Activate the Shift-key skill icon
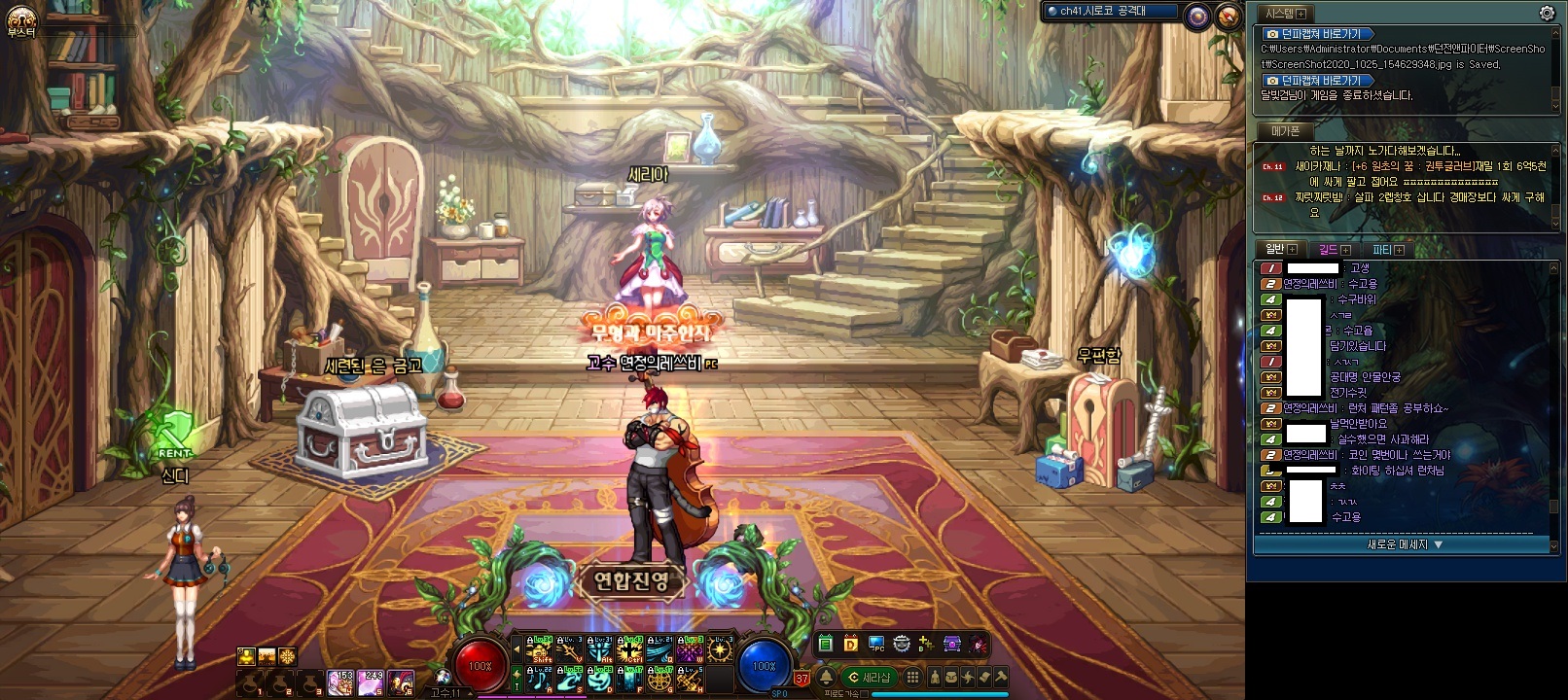 (540, 648)
